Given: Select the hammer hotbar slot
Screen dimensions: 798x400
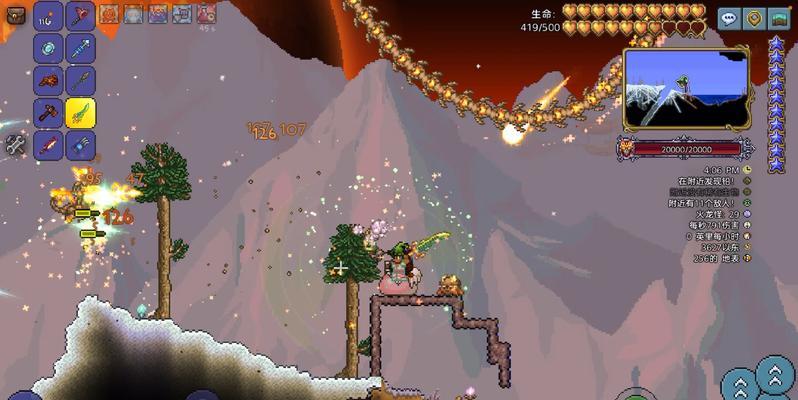Looking at the screenshot, I should 48,112.
